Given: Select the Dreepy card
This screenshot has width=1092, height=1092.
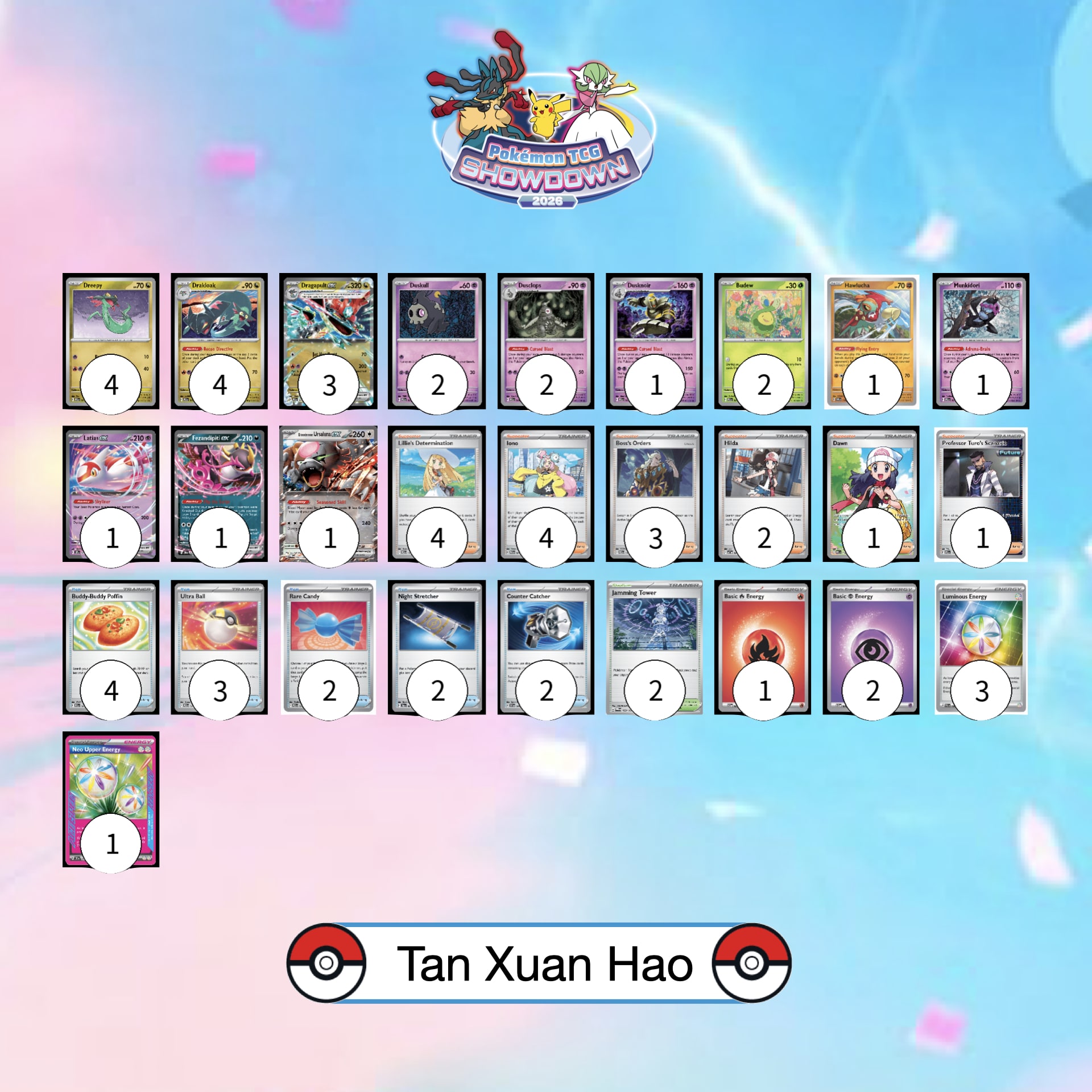Looking at the screenshot, I should tap(110, 324).
